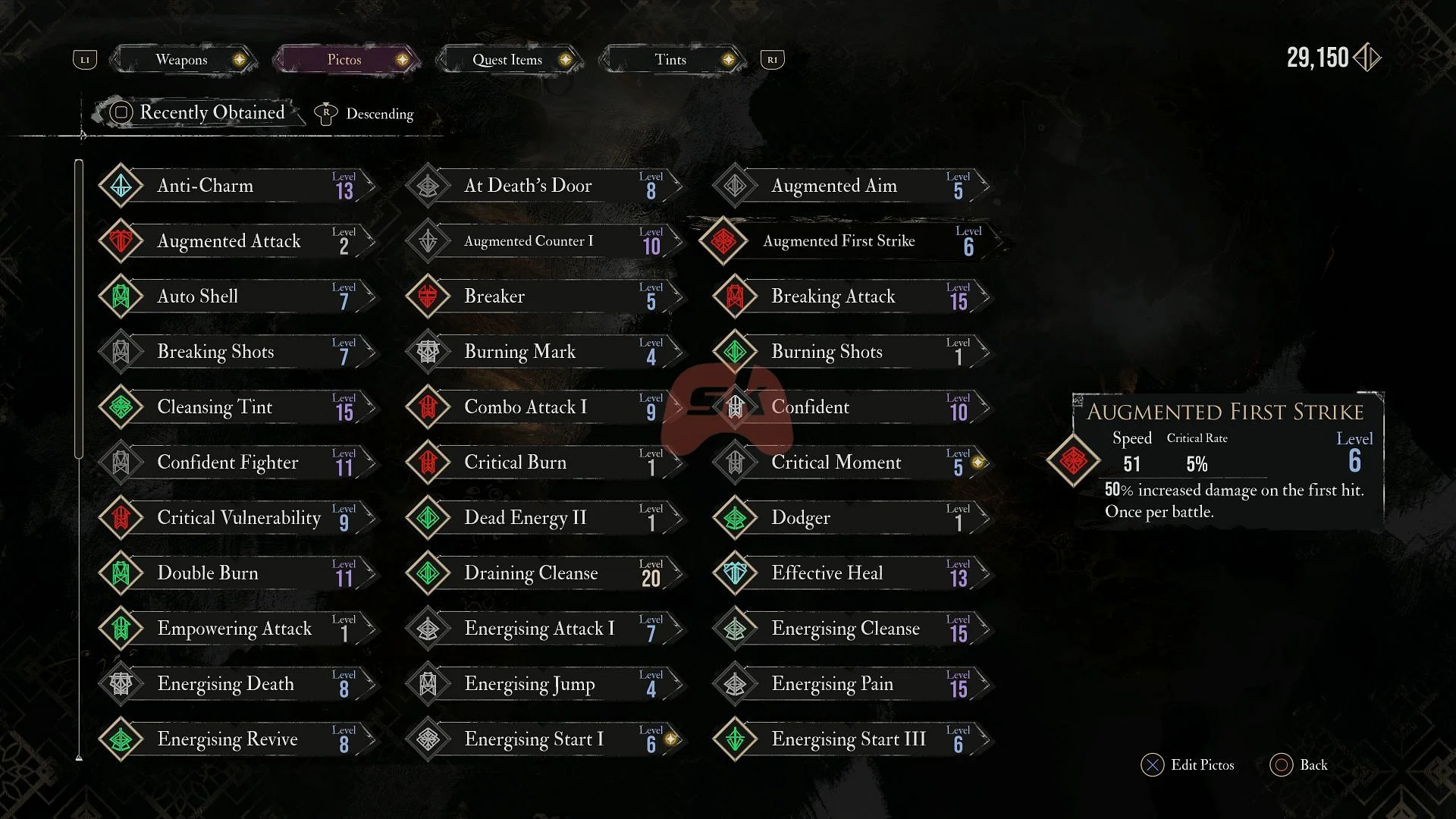Viewport: 1456px width, 819px height.
Task: Toggle the Descending sort order
Action: [366, 114]
